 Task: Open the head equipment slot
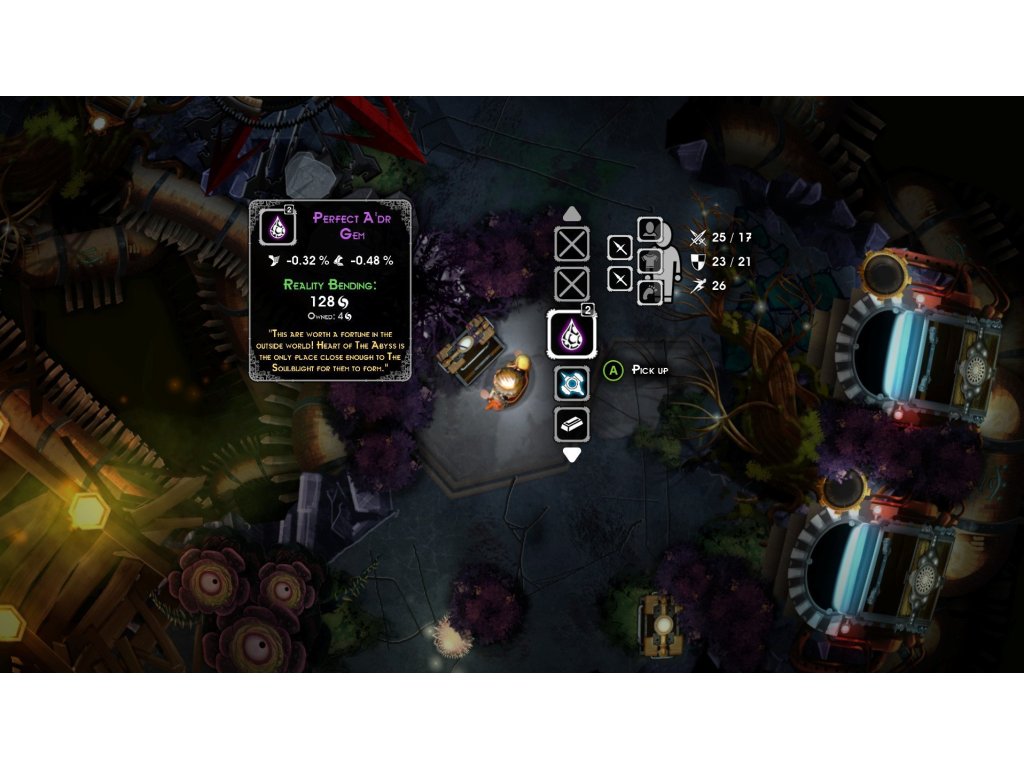point(650,231)
